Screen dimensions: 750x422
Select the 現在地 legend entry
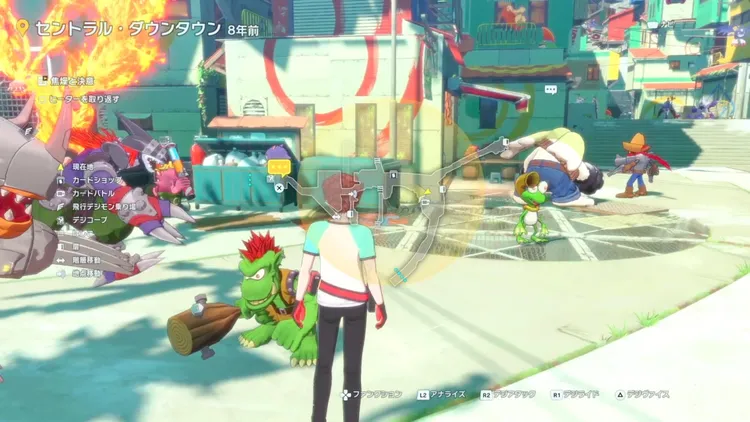tap(82, 163)
